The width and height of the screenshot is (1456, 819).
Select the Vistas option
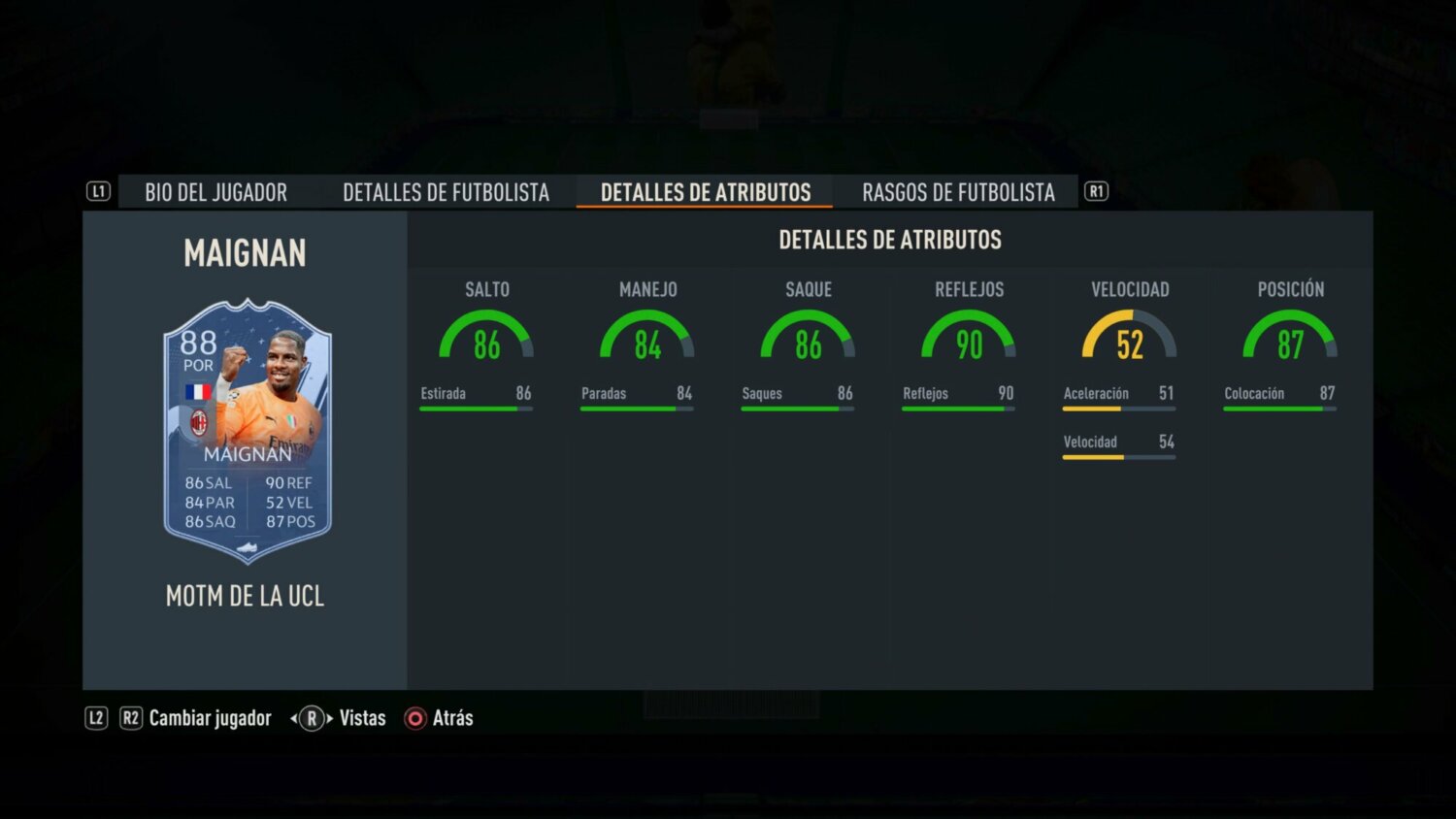(x=361, y=718)
